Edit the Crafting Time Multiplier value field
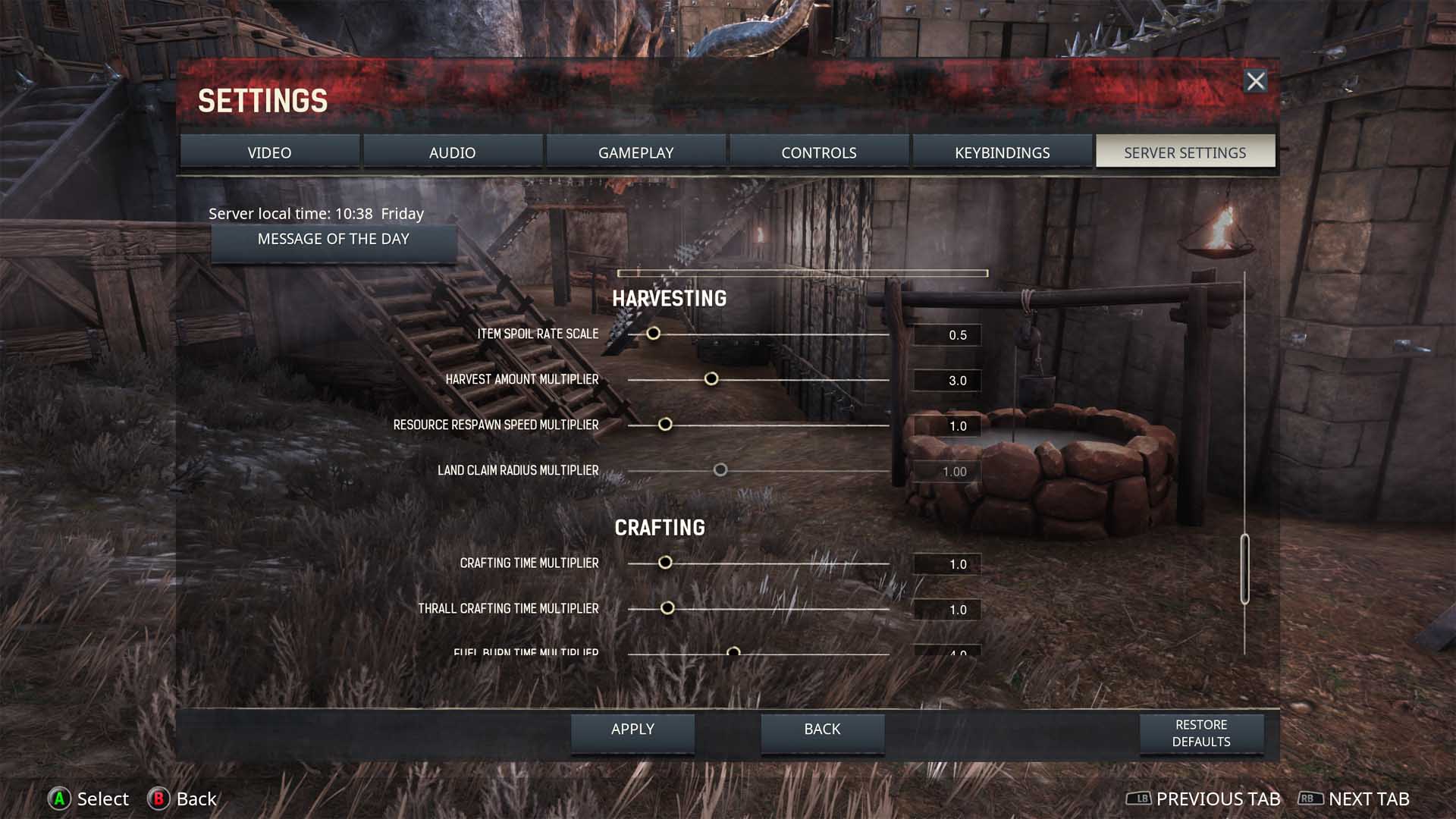This screenshot has width=1456, height=819. 947,564
